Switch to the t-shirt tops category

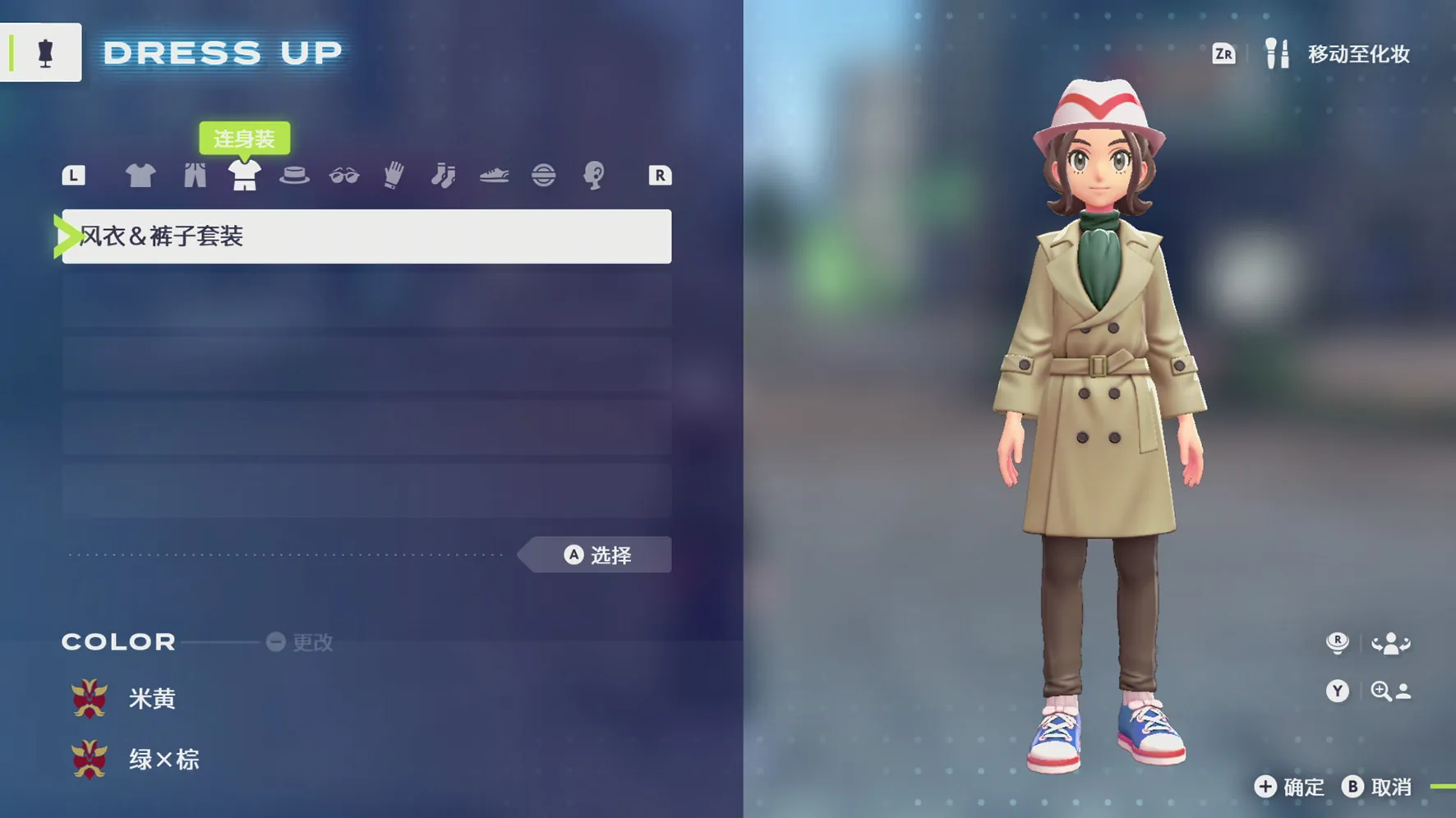[140, 175]
